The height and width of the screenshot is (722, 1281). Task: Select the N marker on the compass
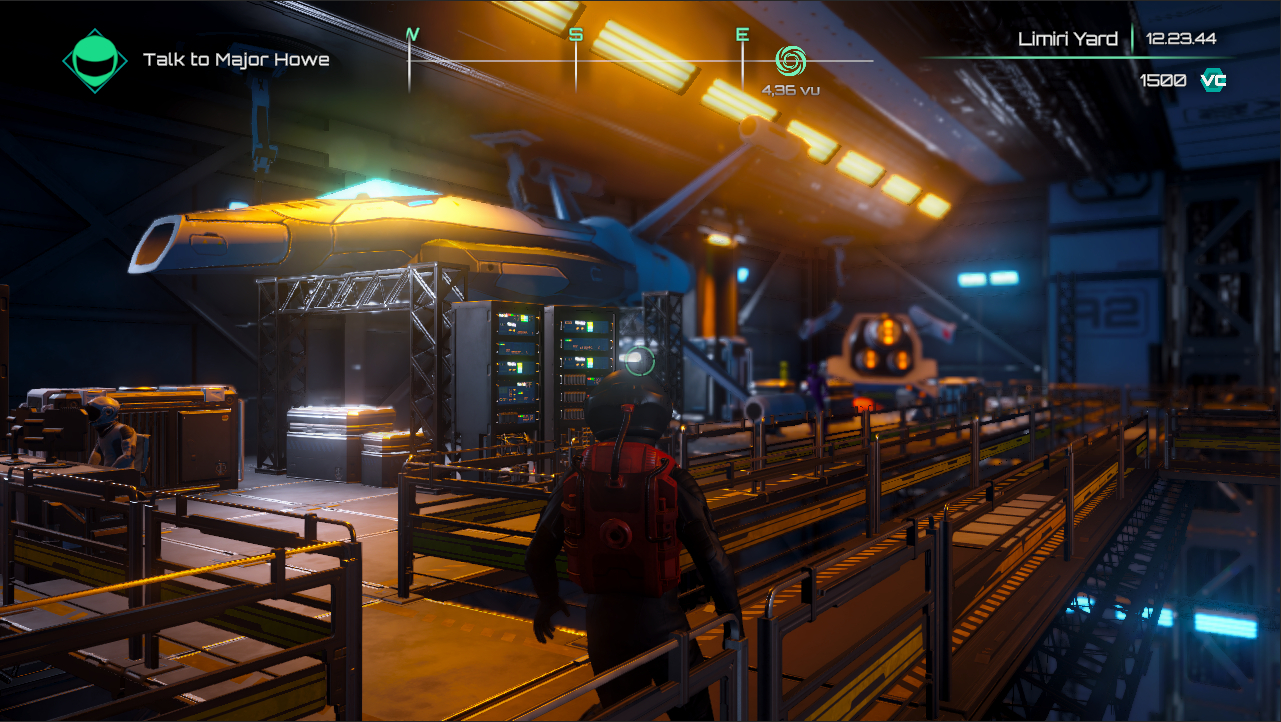click(x=411, y=34)
